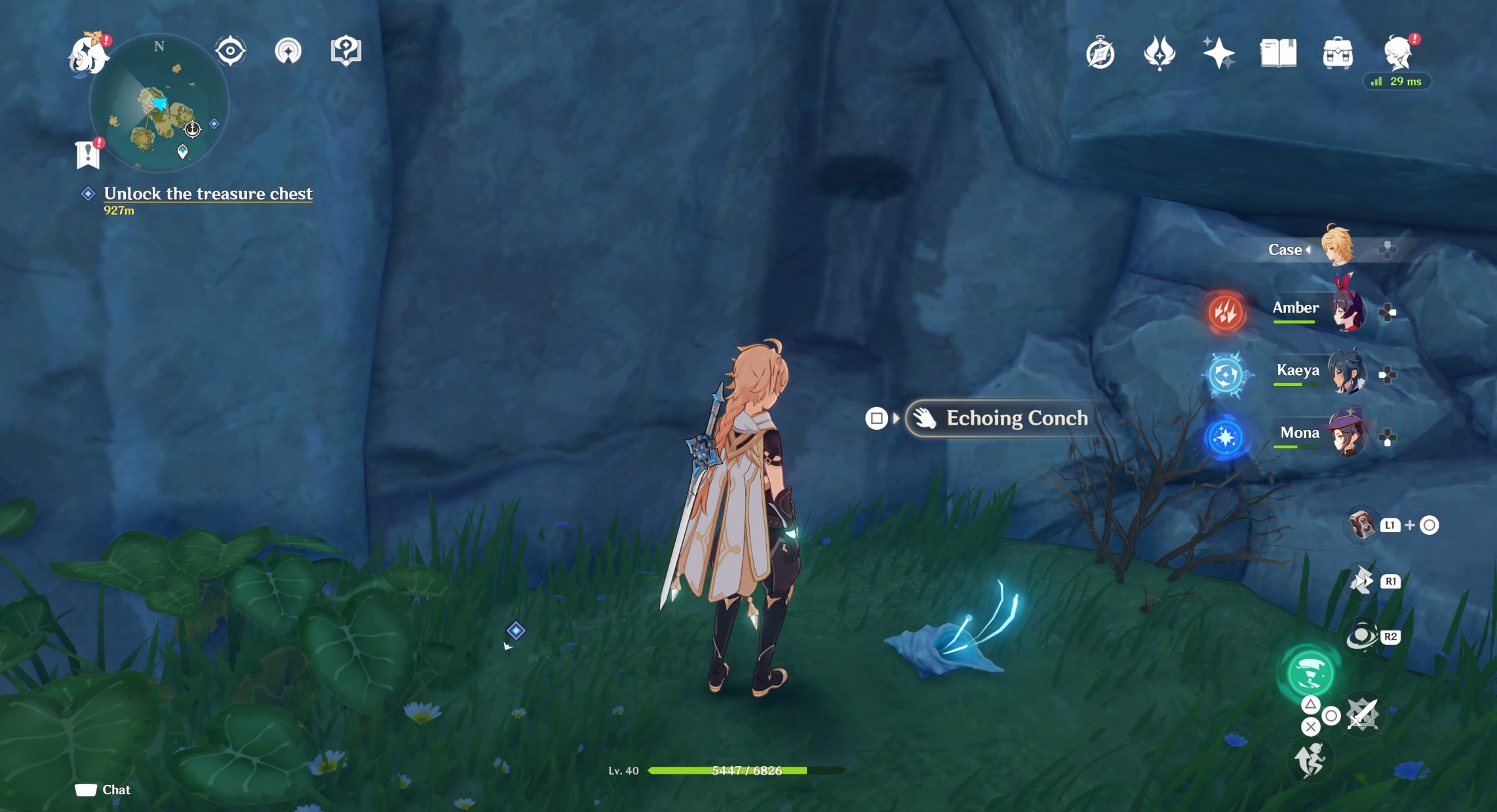1497x812 pixels.
Task: Open the circular minimap
Action: coord(159,104)
